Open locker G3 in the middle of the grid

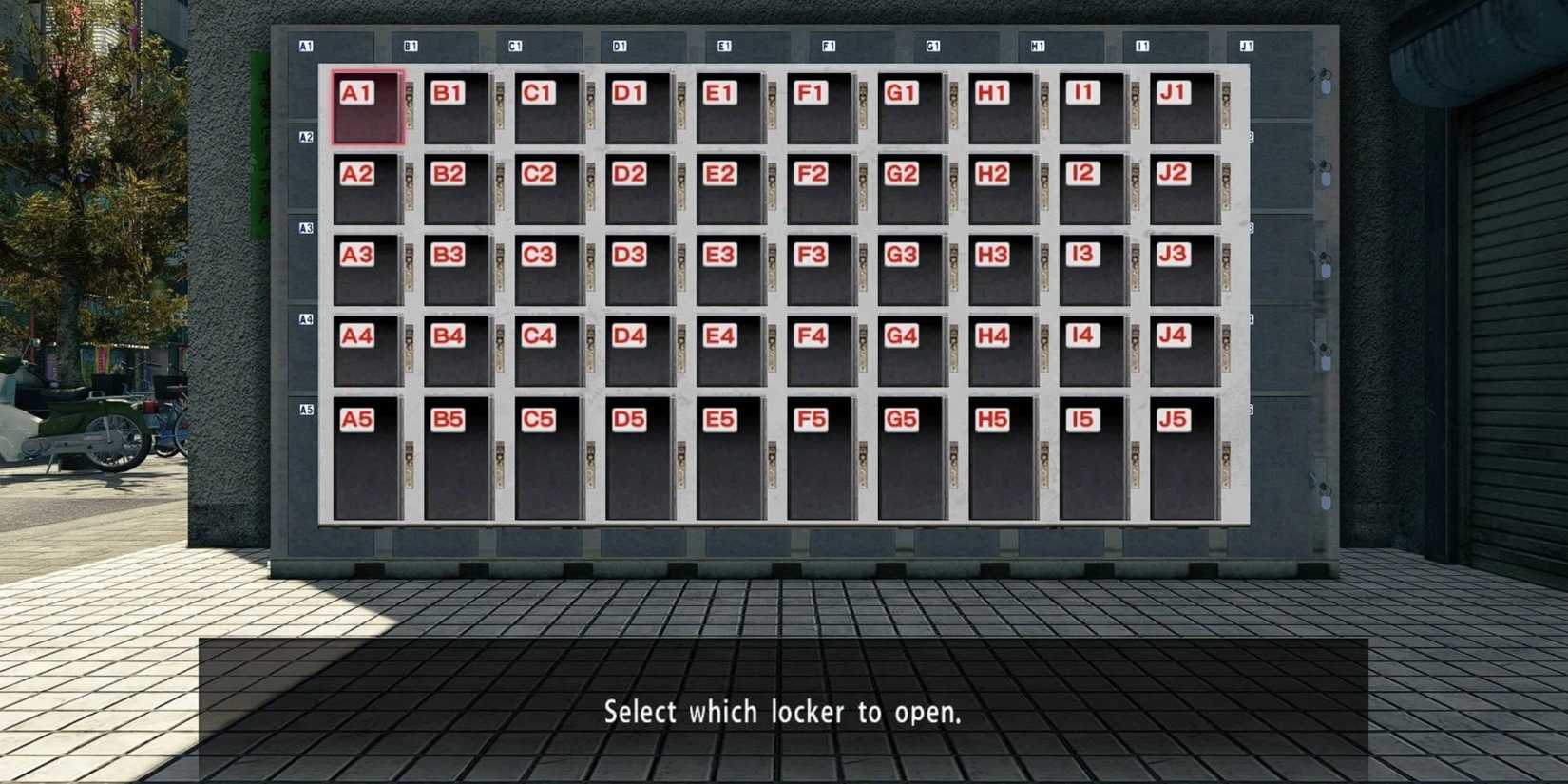909,271
